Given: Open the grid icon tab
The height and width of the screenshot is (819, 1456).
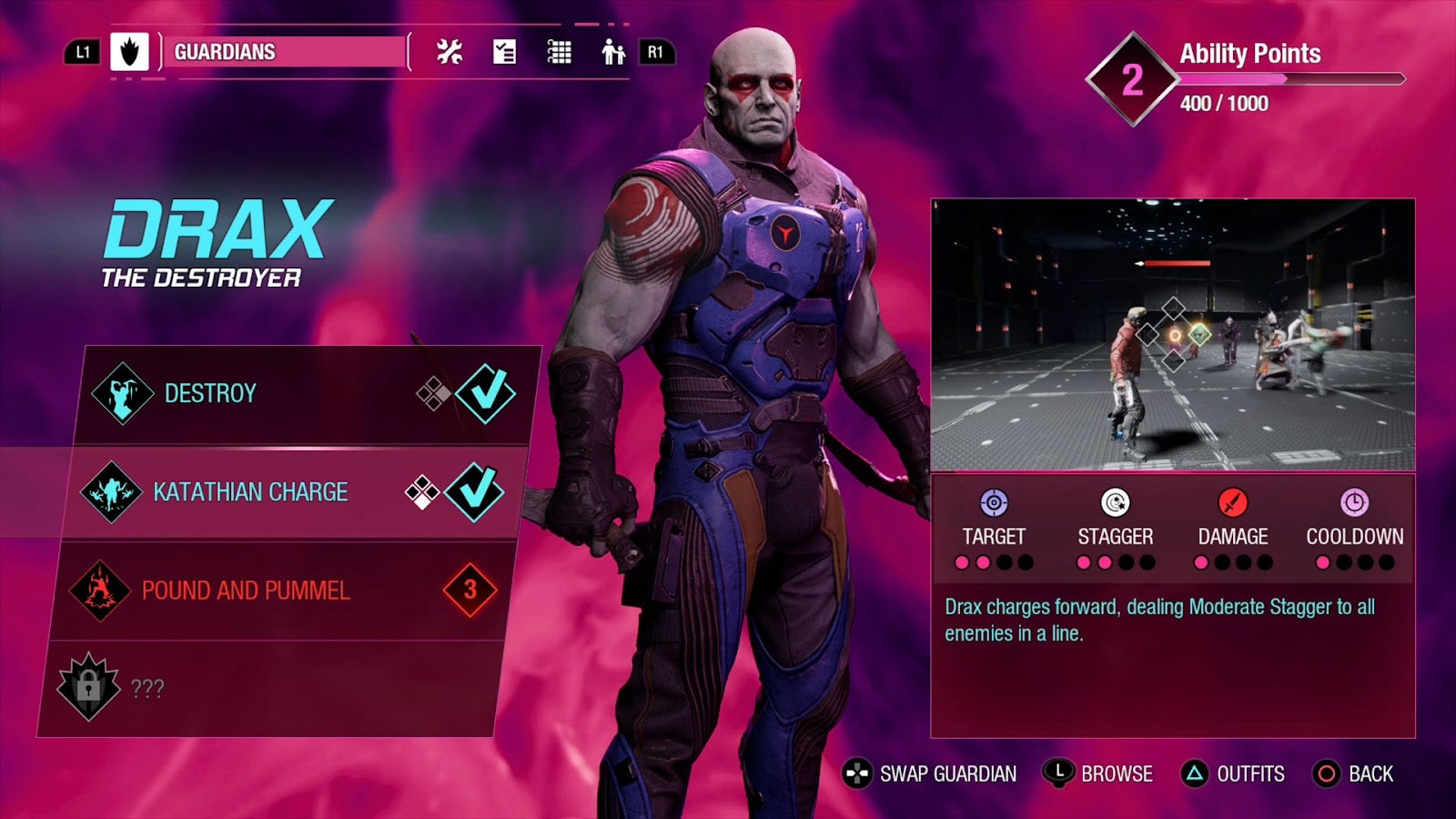Looking at the screenshot, I should (x=559, y=52).
